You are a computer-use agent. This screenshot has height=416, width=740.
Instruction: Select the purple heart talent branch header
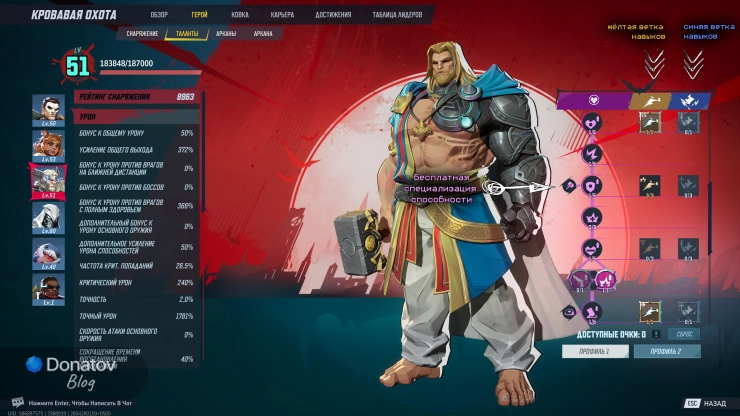[592, 100]
